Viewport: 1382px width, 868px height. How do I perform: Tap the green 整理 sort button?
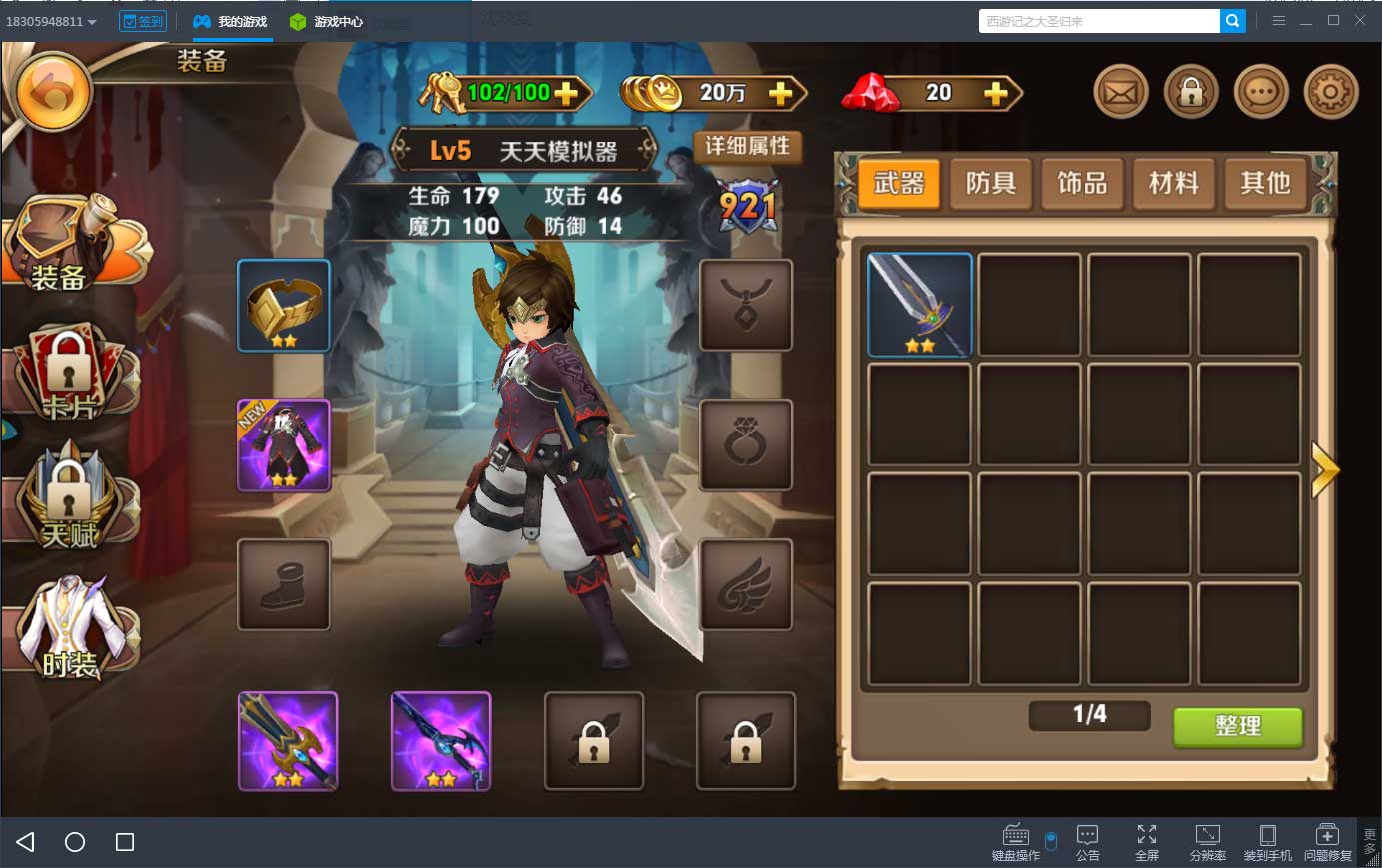pos(1237,726)
